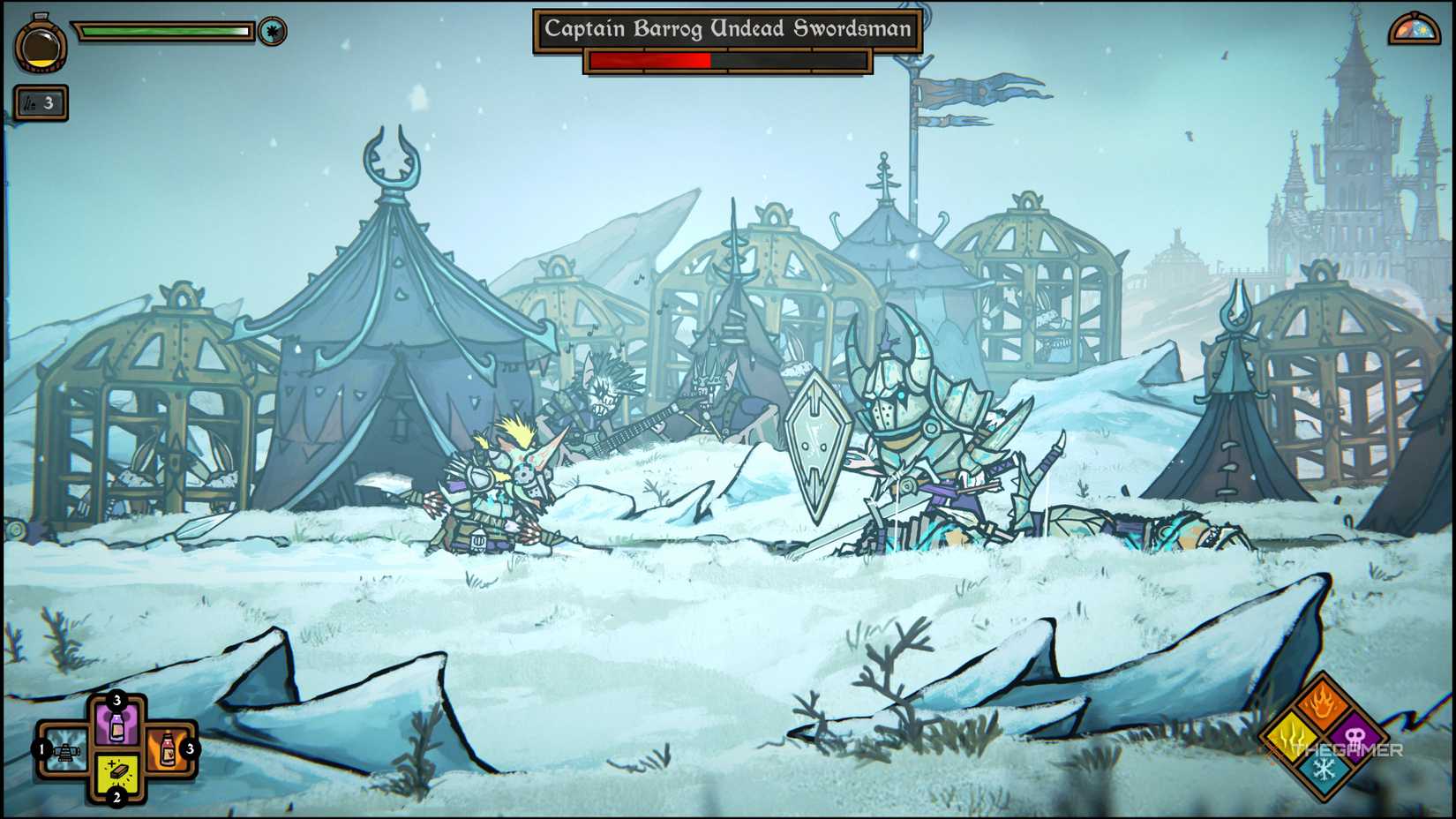
Task: Click the boss health bar below the name
Action: tap(728, 62)
